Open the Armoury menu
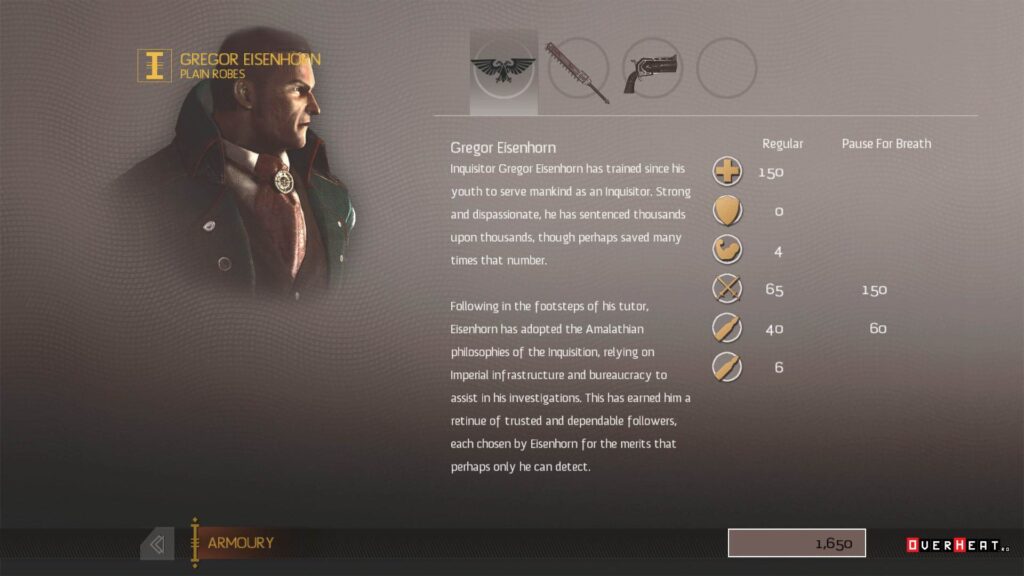 (240, 543)
